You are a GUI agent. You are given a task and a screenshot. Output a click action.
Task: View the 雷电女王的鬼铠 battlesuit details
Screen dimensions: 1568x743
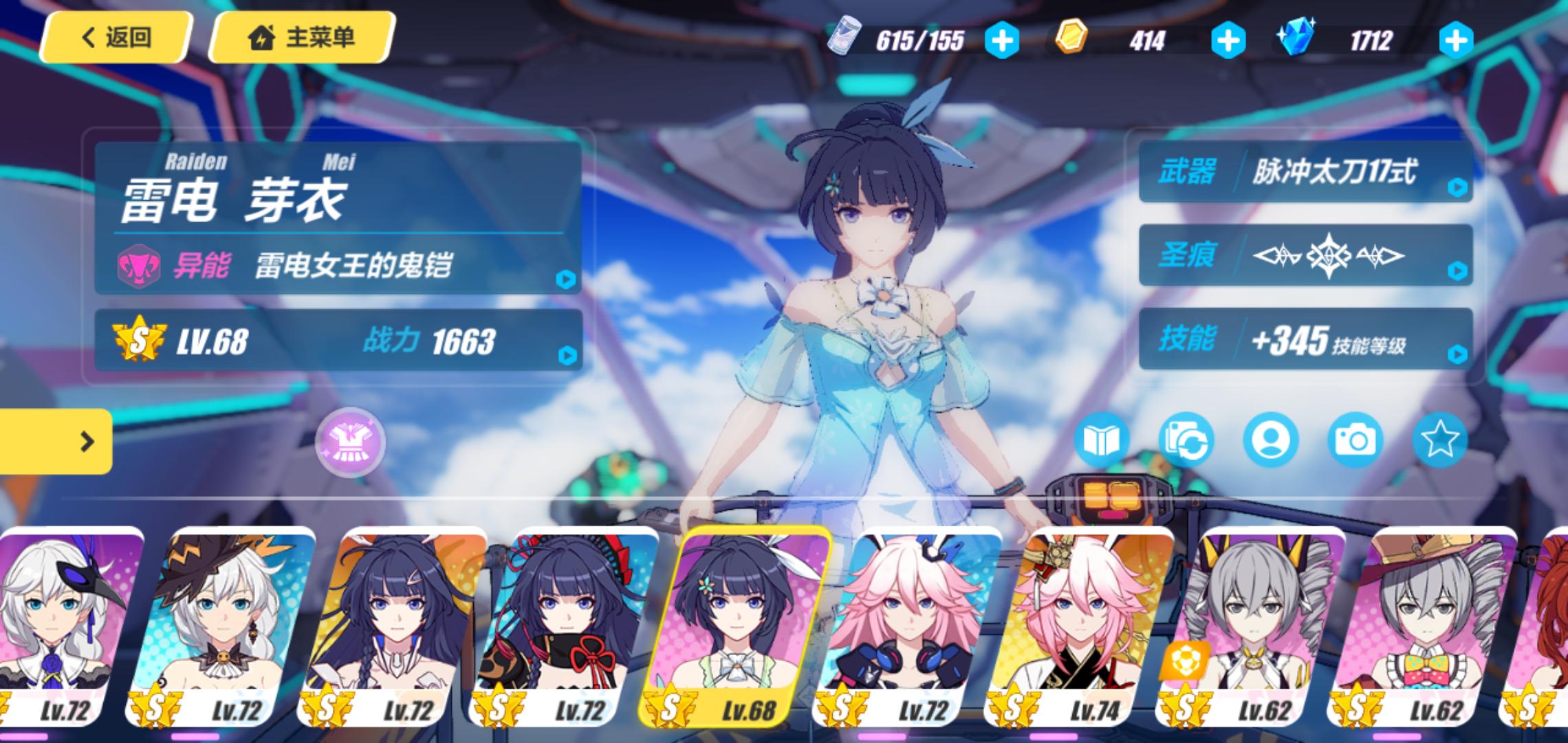click(x=337, y=265)
